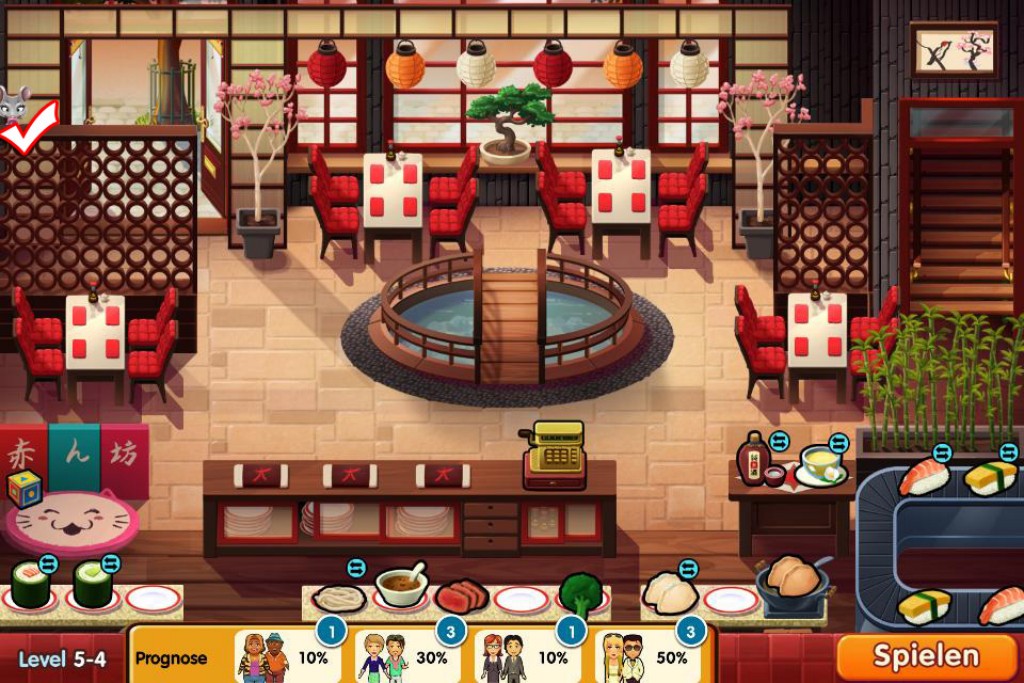Change the green tea cup item
Viewport: 1024px width, 683px height.
point(838,443)
